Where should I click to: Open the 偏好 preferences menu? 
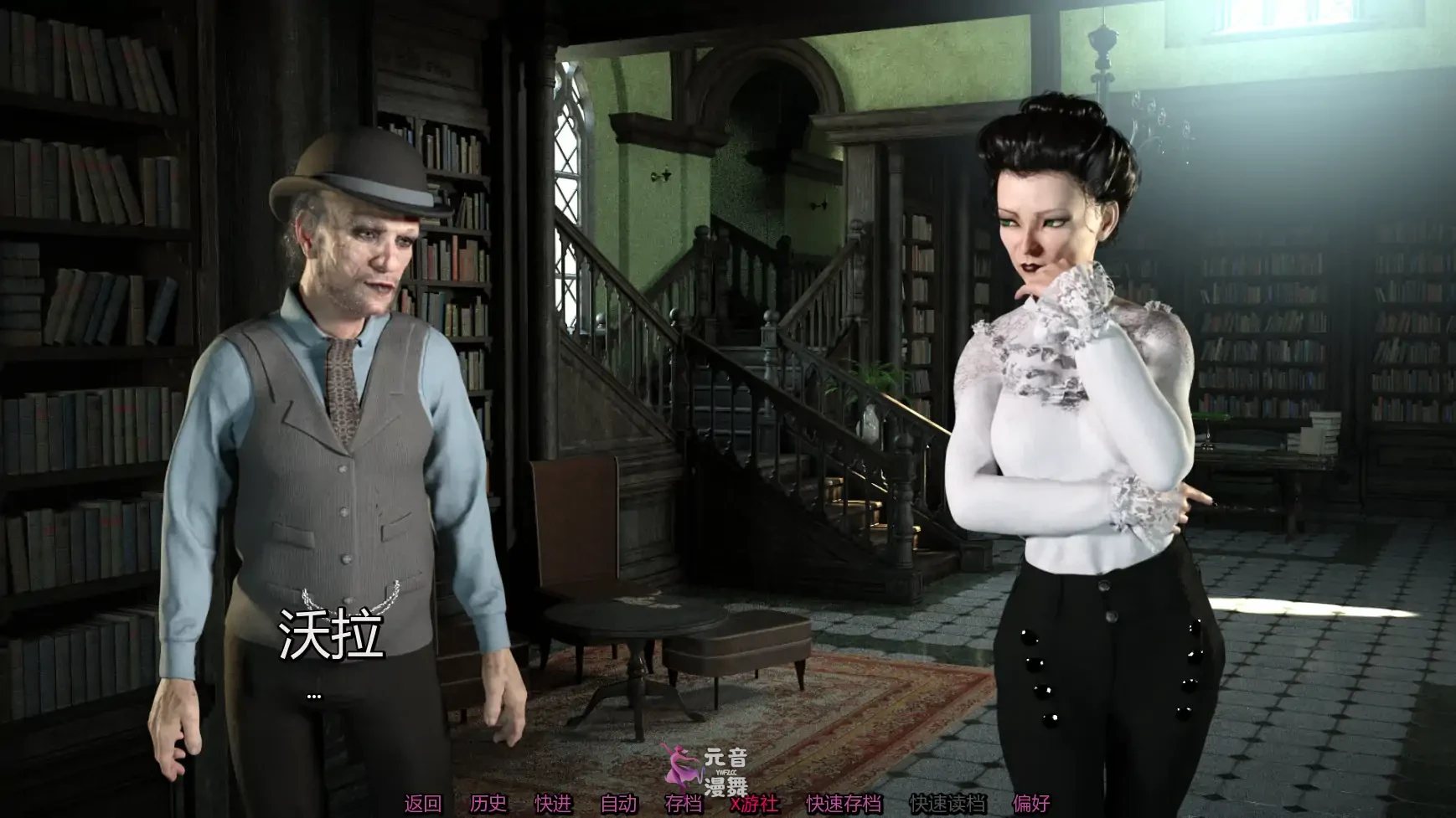point(1030,804)
